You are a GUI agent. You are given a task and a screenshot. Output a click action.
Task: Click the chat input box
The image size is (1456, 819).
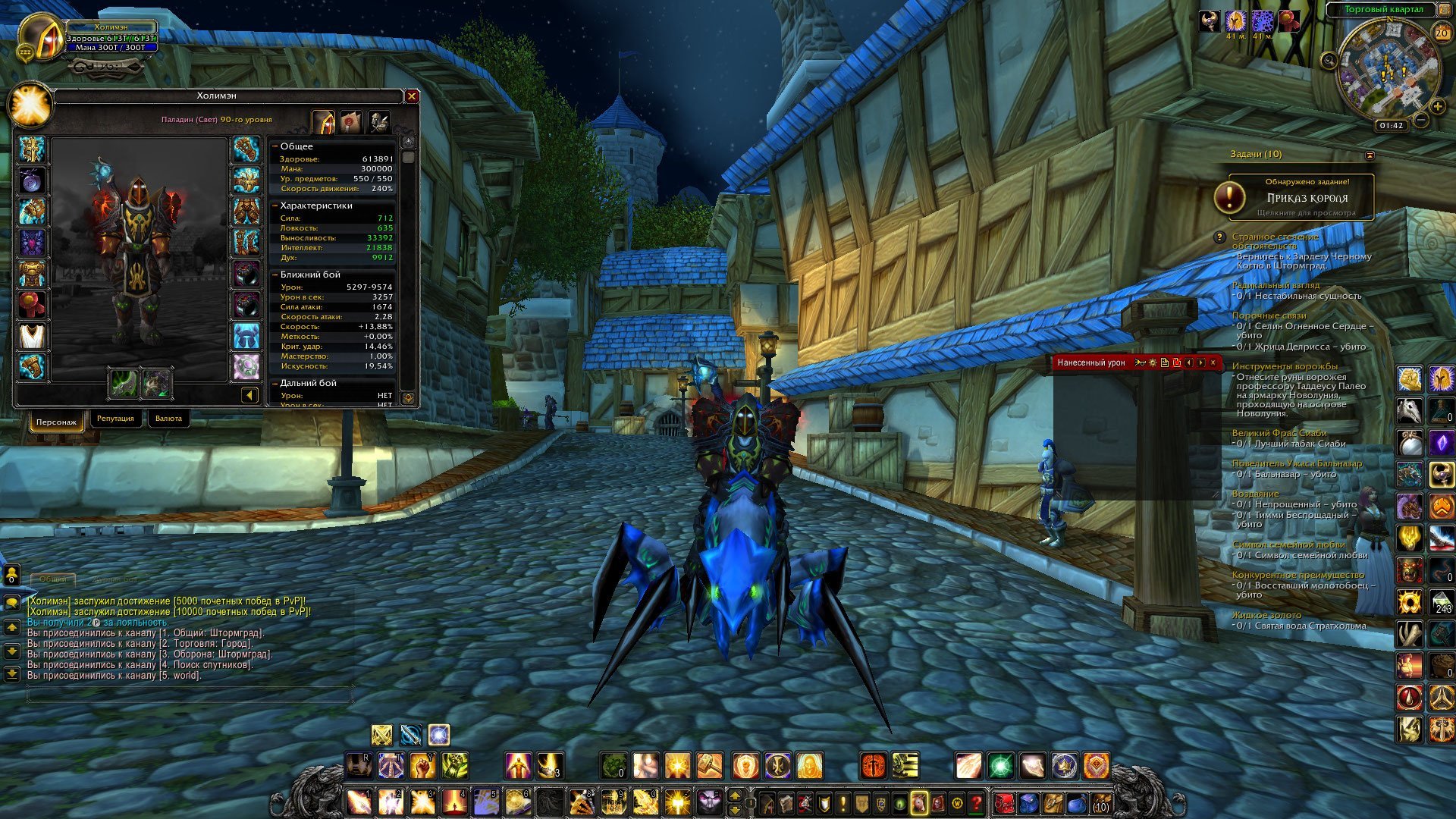coord(190,694)
